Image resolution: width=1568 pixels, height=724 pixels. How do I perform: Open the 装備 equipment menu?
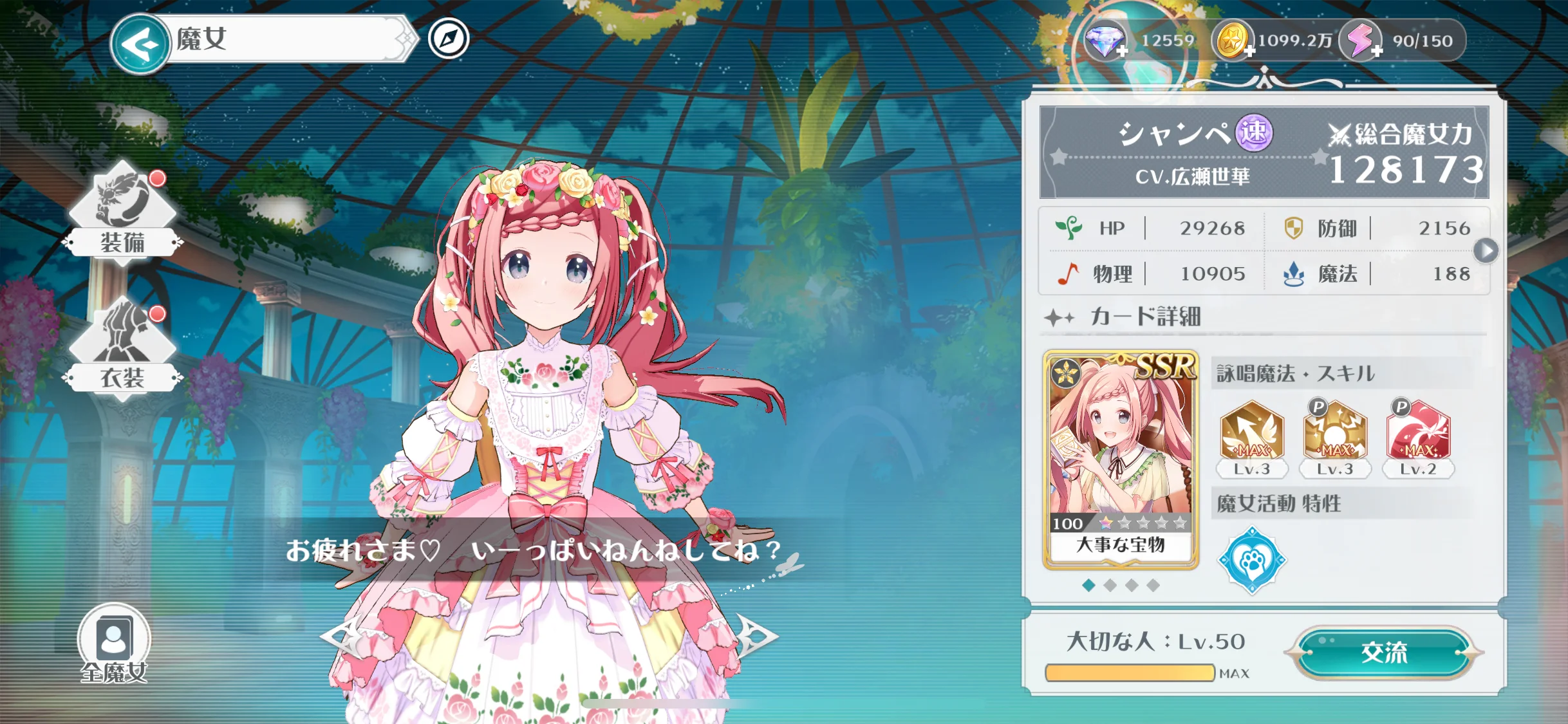(122, 212)
